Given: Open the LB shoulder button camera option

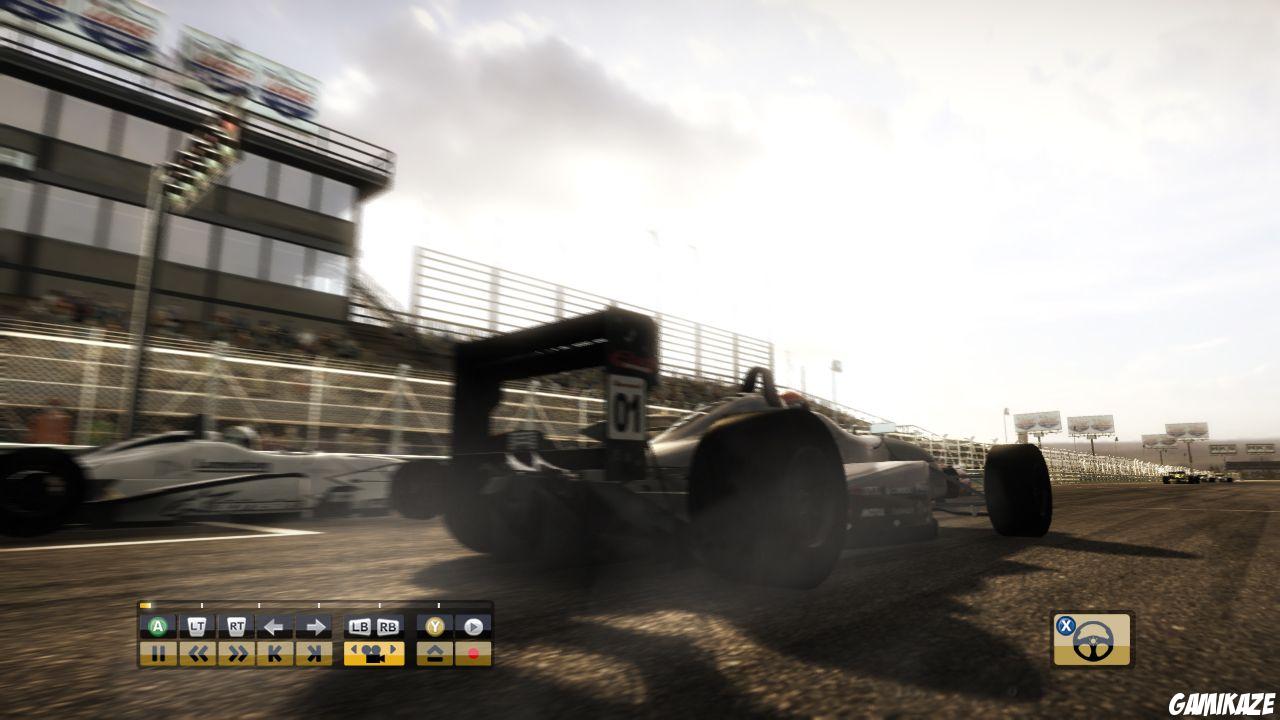Looking at the screenshot, I should click(359, 624).
